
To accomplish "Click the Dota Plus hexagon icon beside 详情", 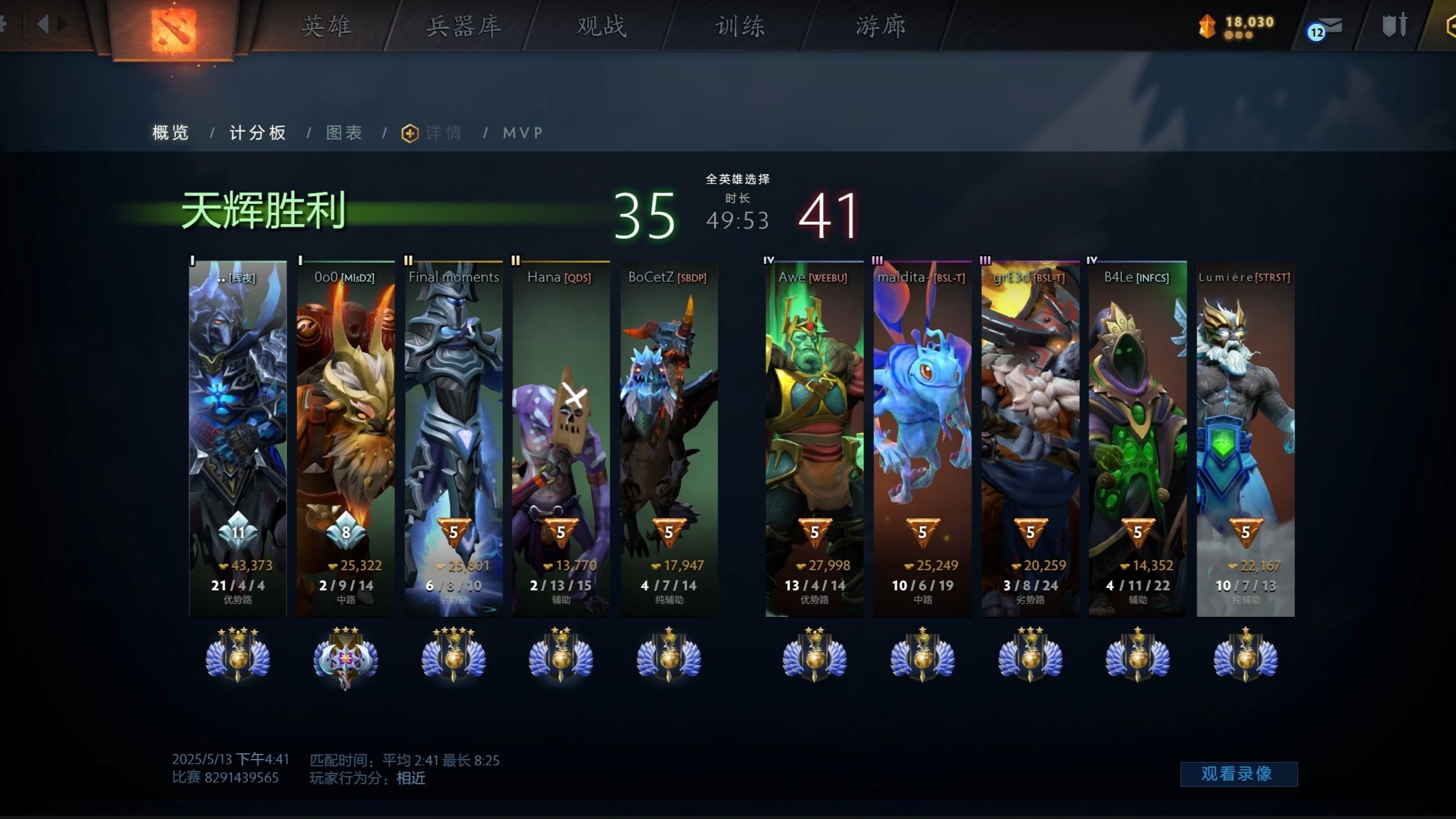I will pyautogui.click(x=407, y=133).
